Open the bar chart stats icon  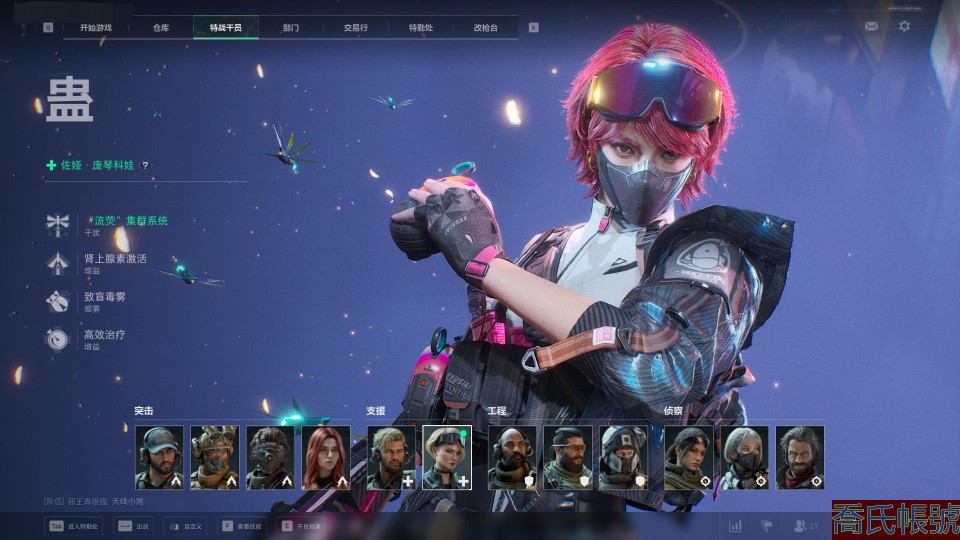[x=736, y=525]
